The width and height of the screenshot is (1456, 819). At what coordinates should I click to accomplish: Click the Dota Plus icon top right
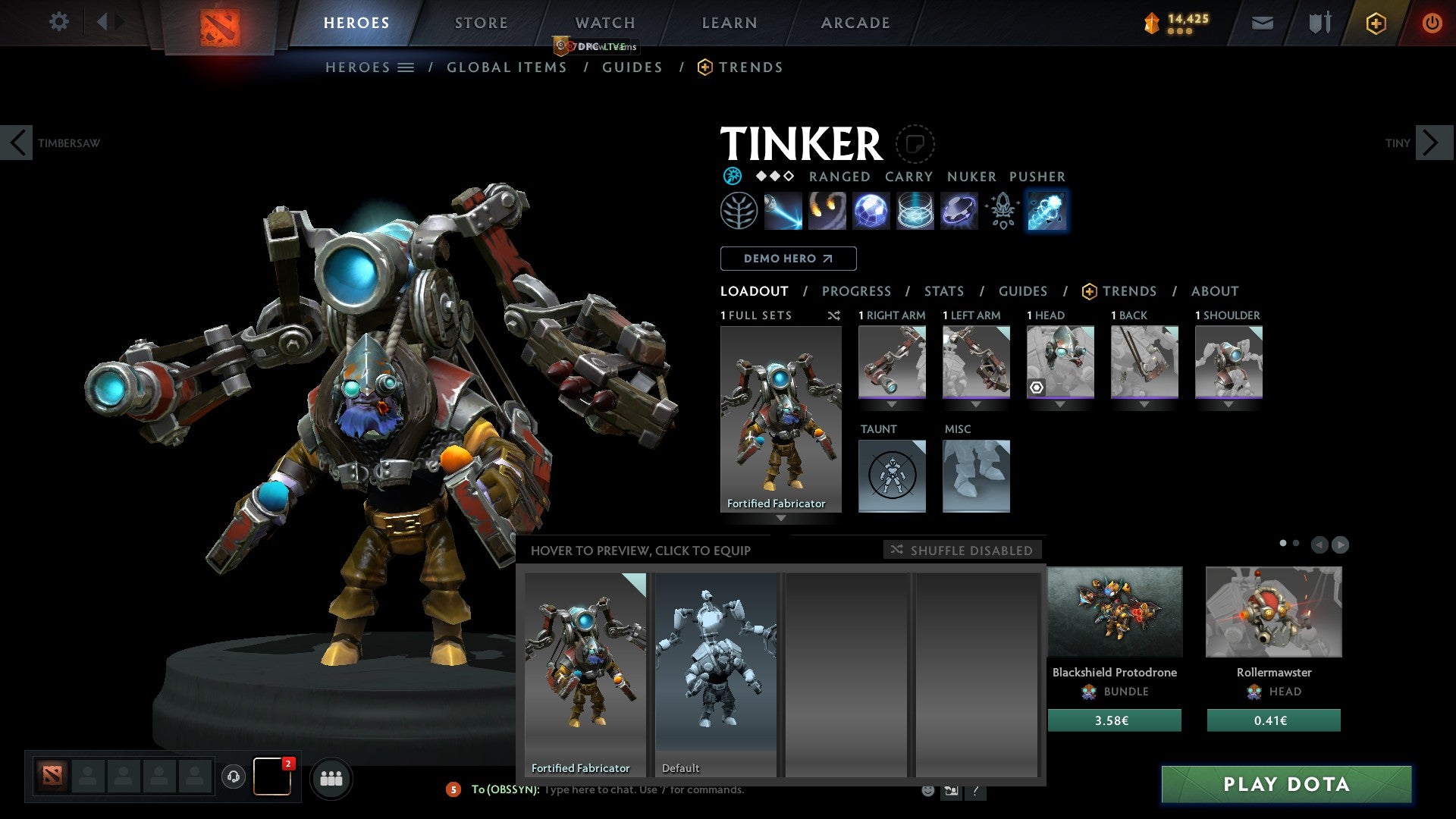click(x=1375, y=24)
